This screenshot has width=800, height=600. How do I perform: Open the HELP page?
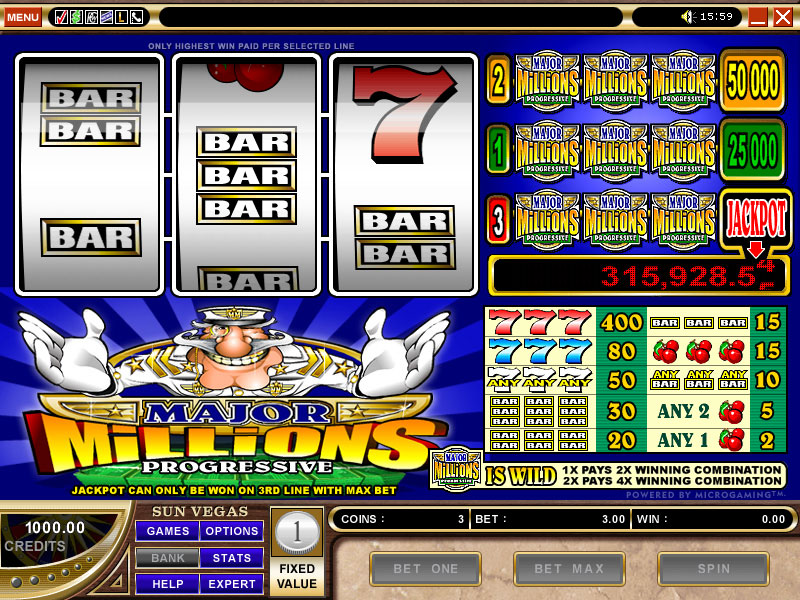pos(167,583)
